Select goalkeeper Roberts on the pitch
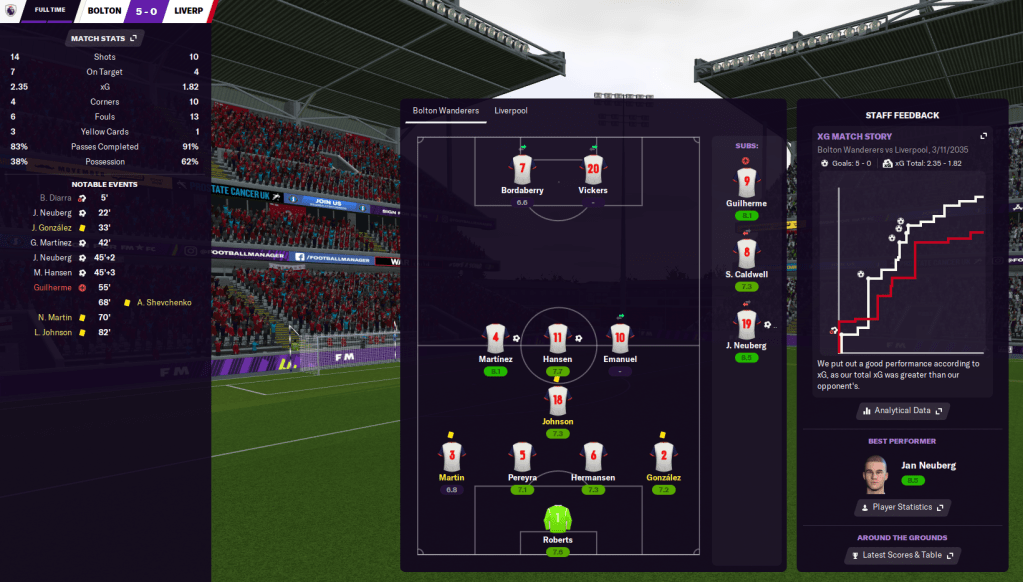 click(558, 519)
